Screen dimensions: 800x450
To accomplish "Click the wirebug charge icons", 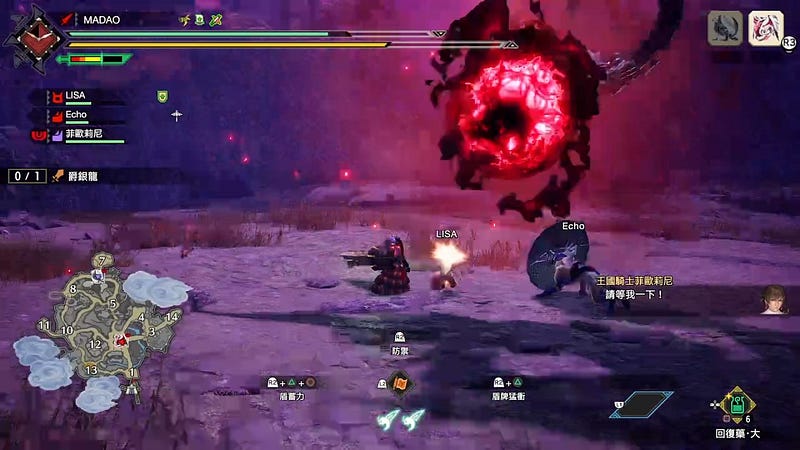I will [401, 420].
